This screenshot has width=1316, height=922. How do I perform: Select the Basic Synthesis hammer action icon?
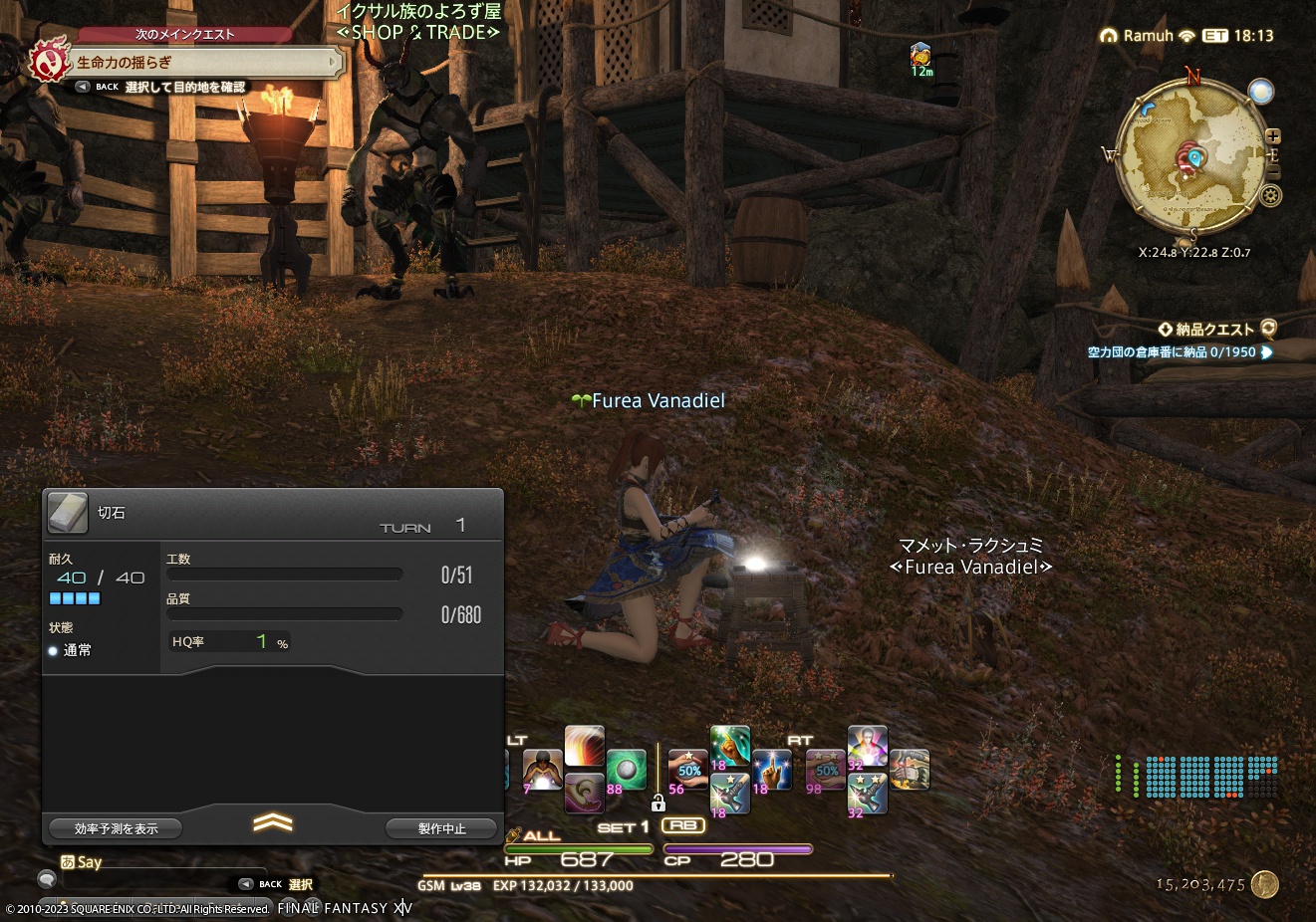911,770
